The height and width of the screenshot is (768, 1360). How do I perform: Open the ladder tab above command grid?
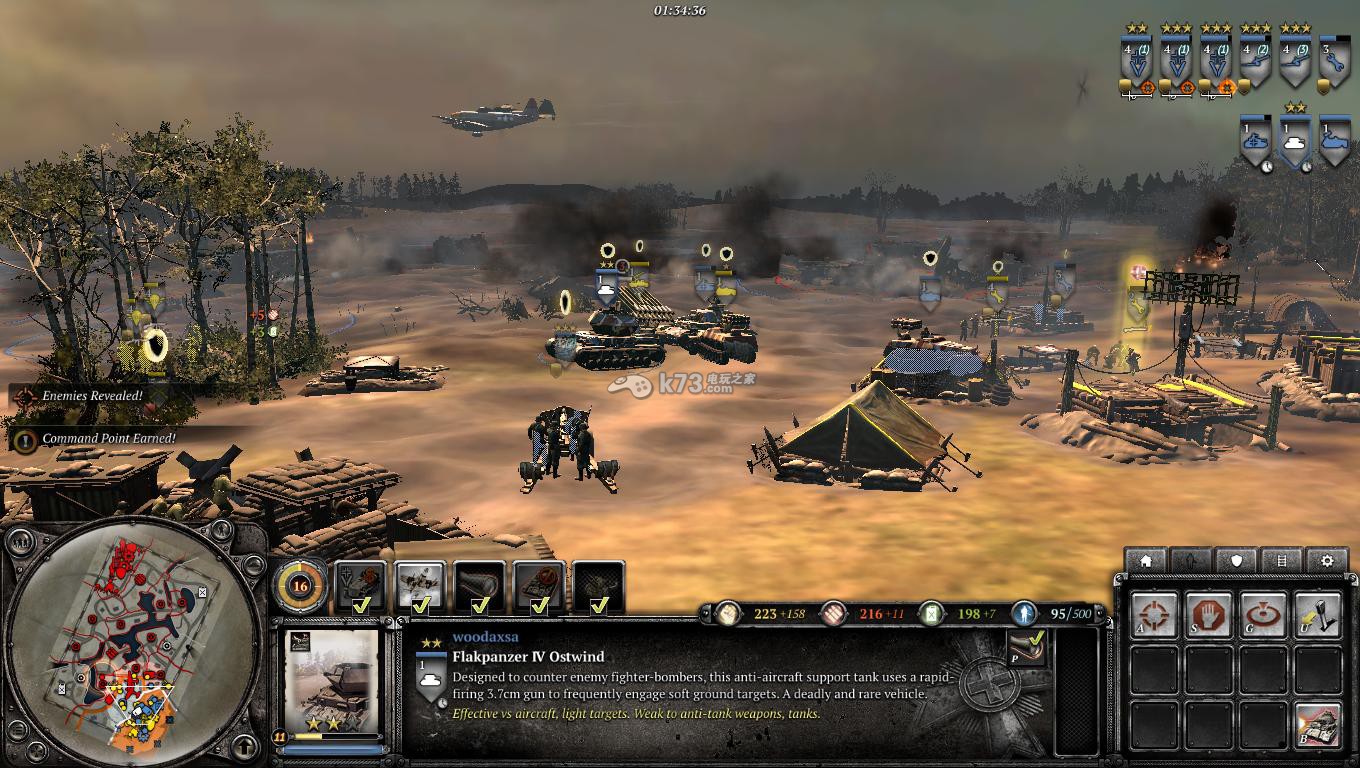coord(1282,561)
